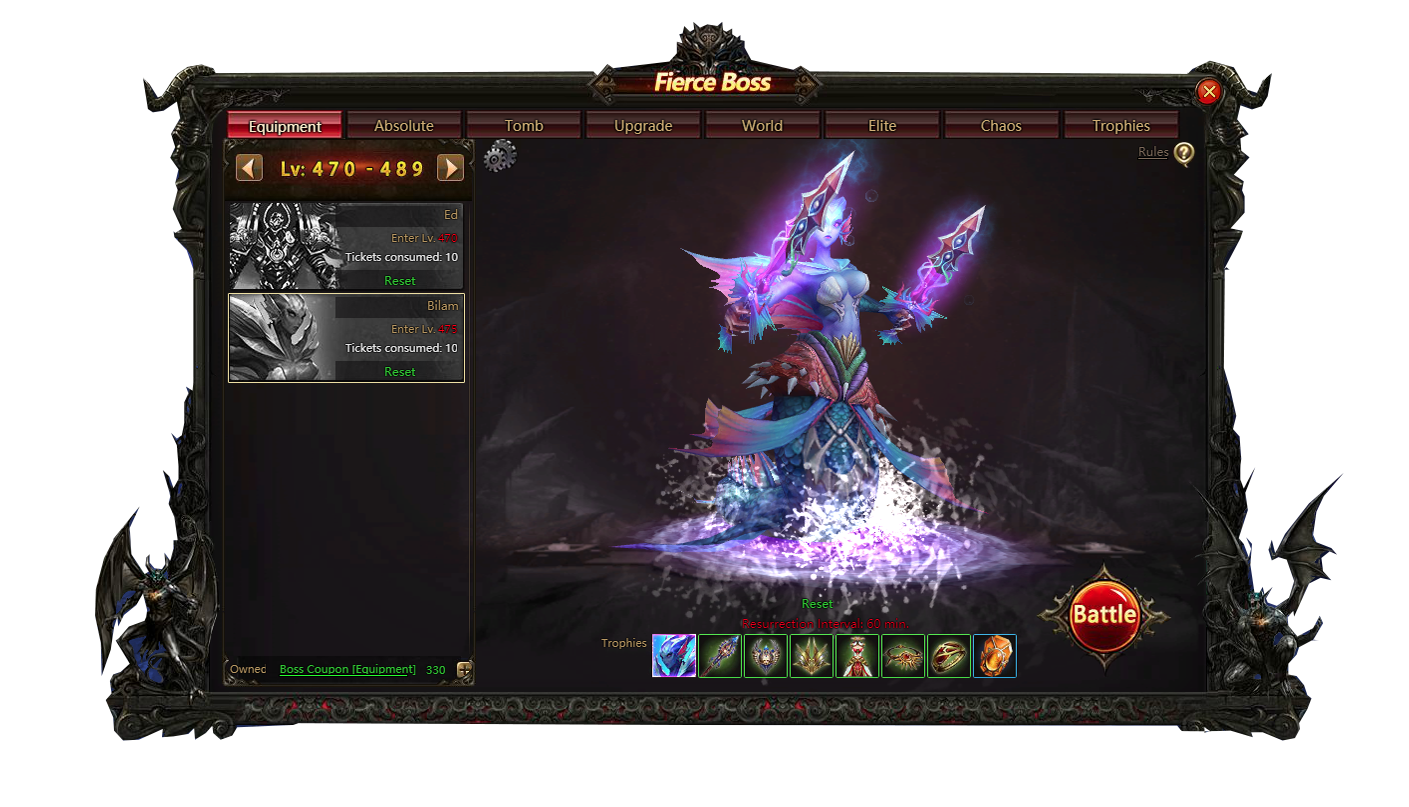Screen dimensions: 1409x807
Task: Switch to the Absolute tab
Action: pos(404,126)
